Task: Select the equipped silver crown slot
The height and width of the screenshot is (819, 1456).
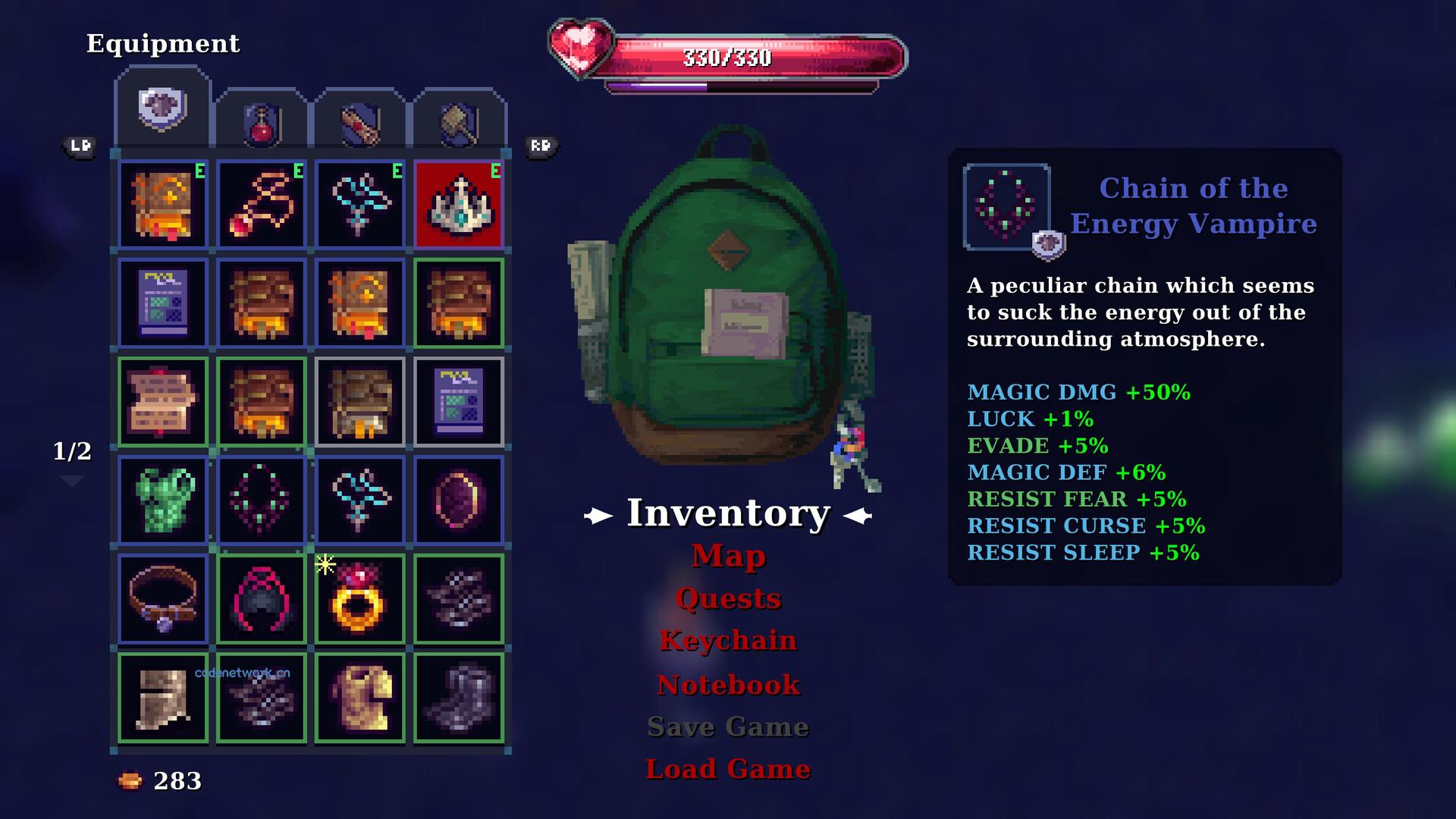Action: coord(459,205)
